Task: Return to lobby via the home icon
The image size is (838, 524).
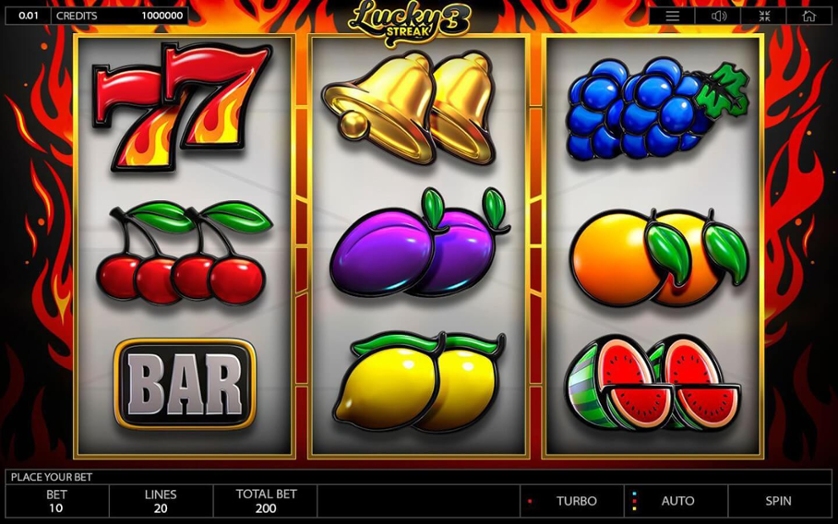Action: pos(808,16)
